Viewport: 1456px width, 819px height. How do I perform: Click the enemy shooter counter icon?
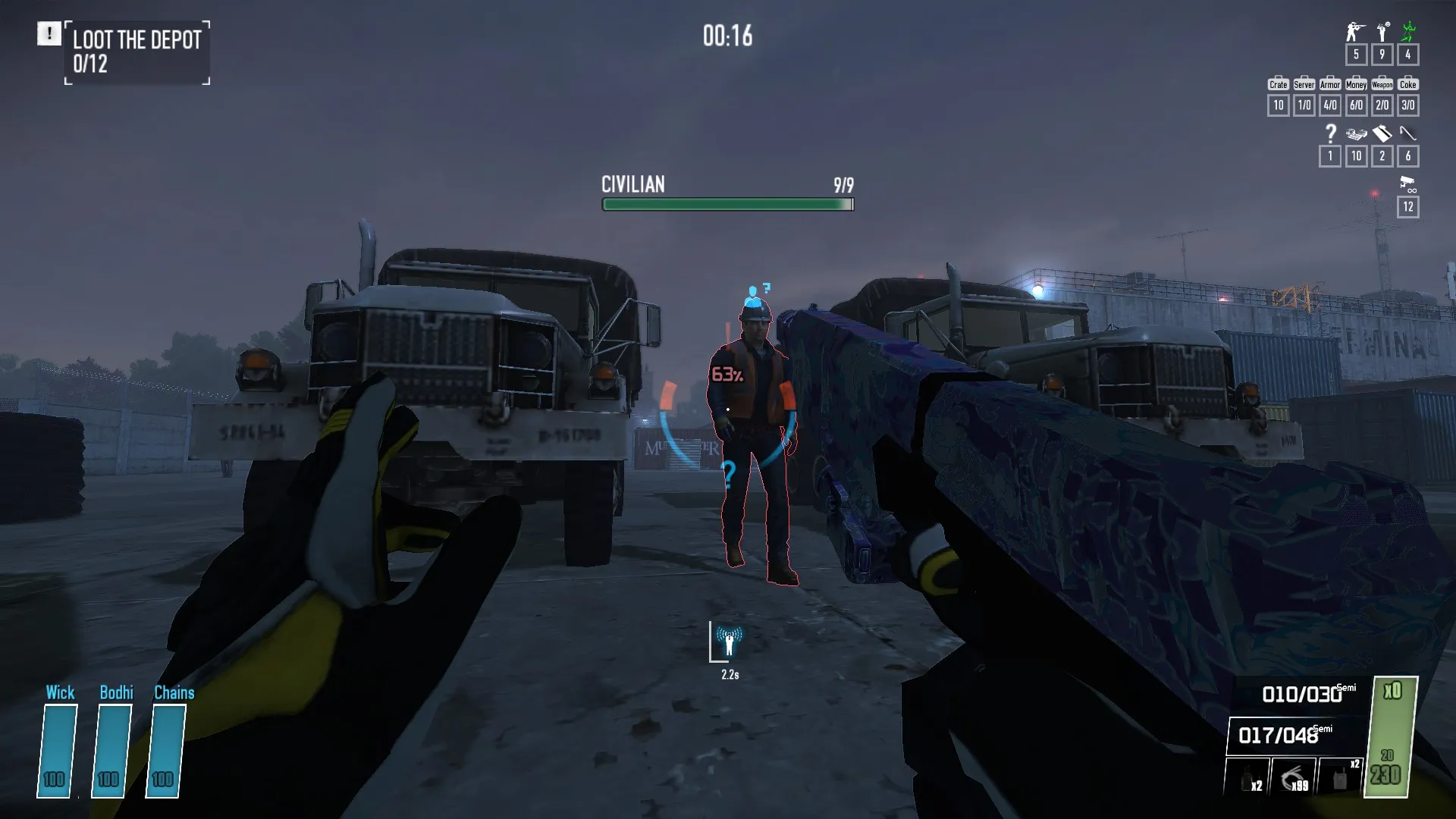(x=1355, y=32)
